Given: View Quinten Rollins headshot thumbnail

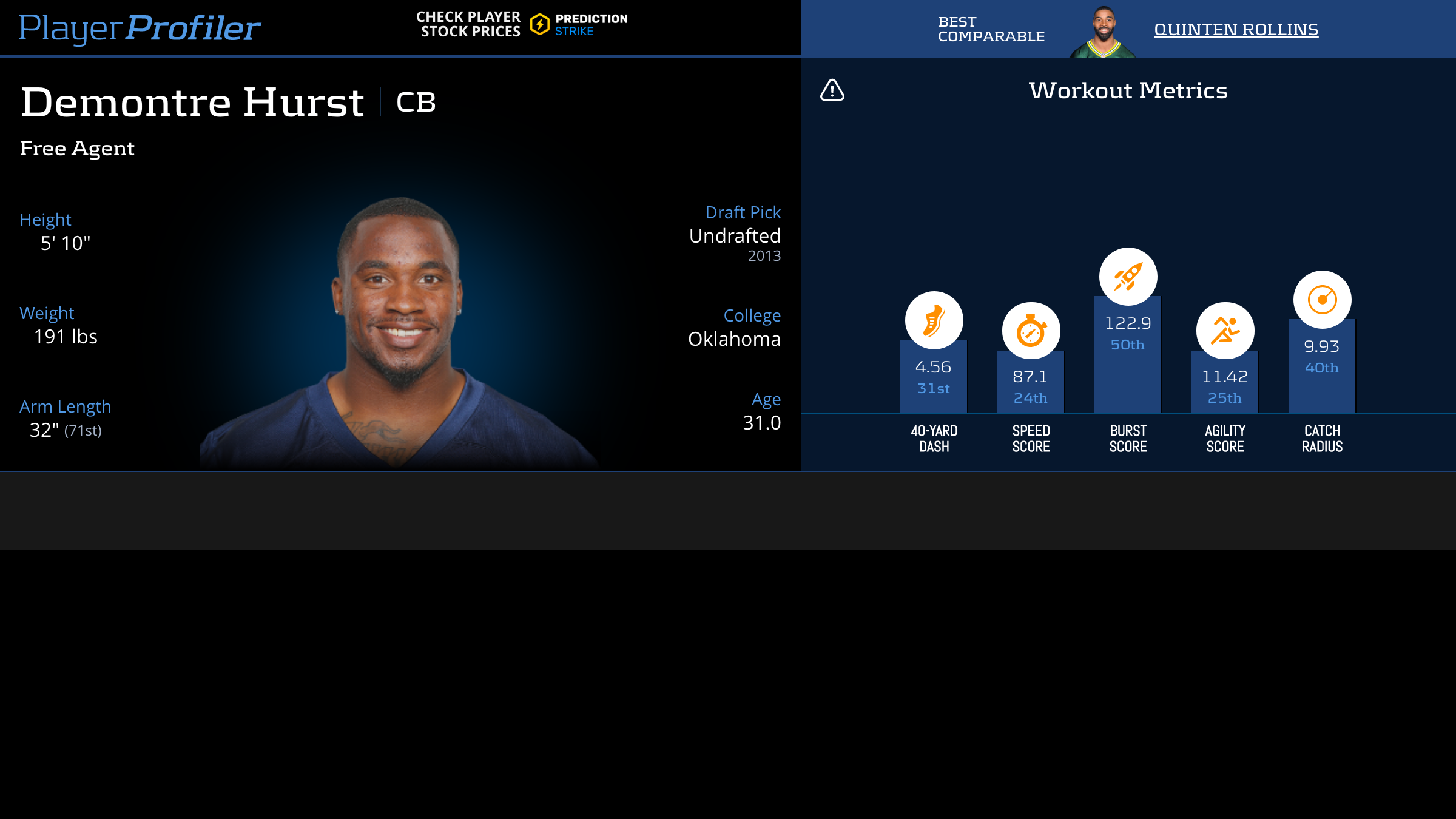Looking at the screenshot, I should (1103, 33).
